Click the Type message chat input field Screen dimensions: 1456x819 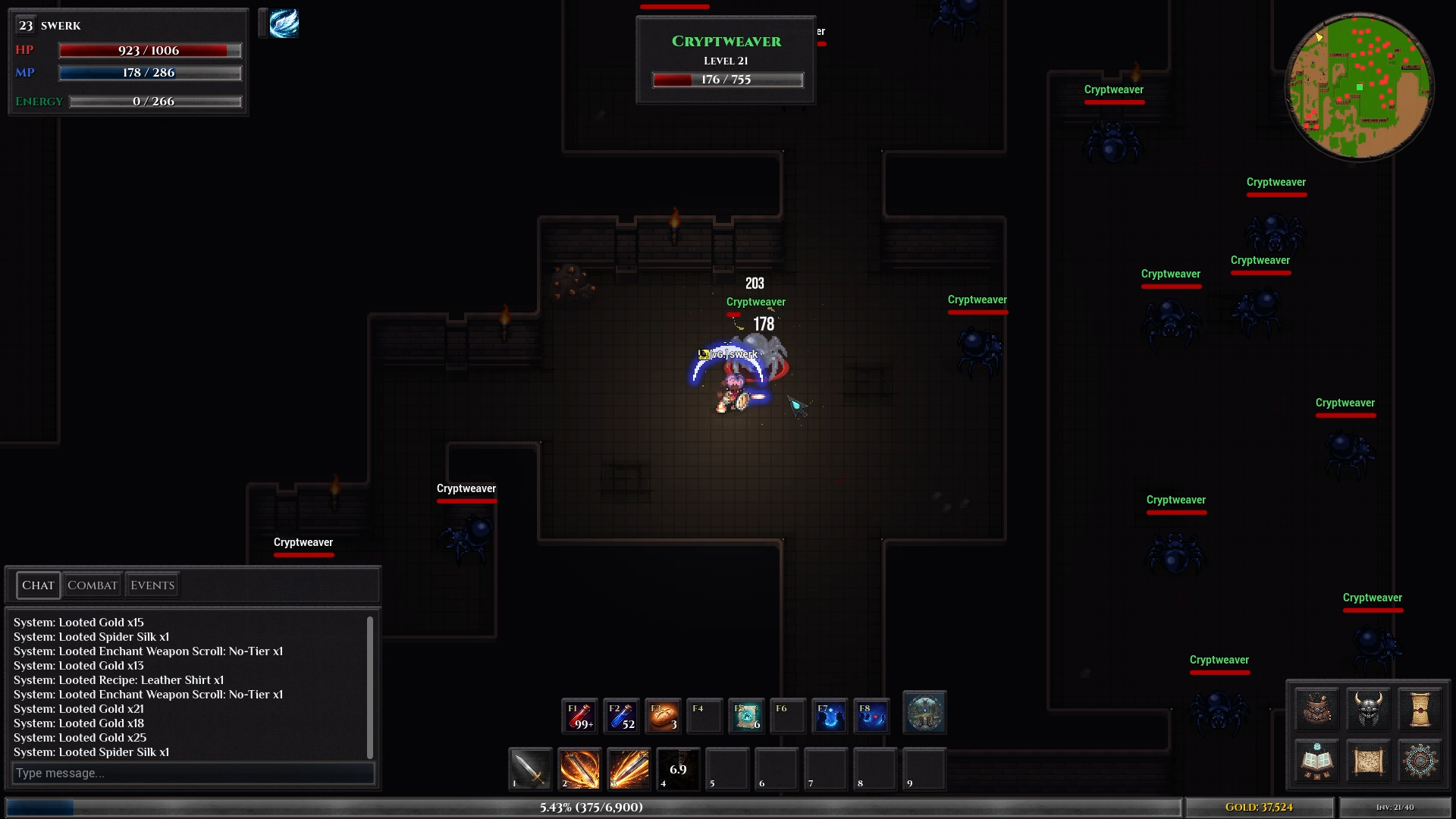[x=193, y=773]
